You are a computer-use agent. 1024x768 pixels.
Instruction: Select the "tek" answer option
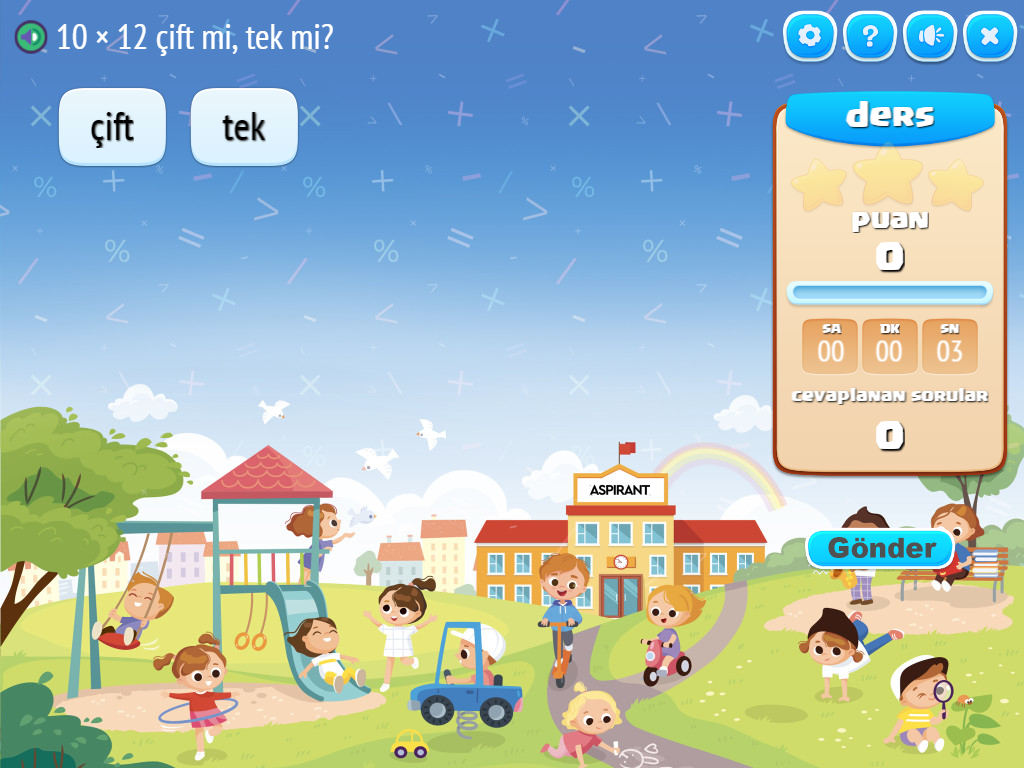[x=244, y=127]
